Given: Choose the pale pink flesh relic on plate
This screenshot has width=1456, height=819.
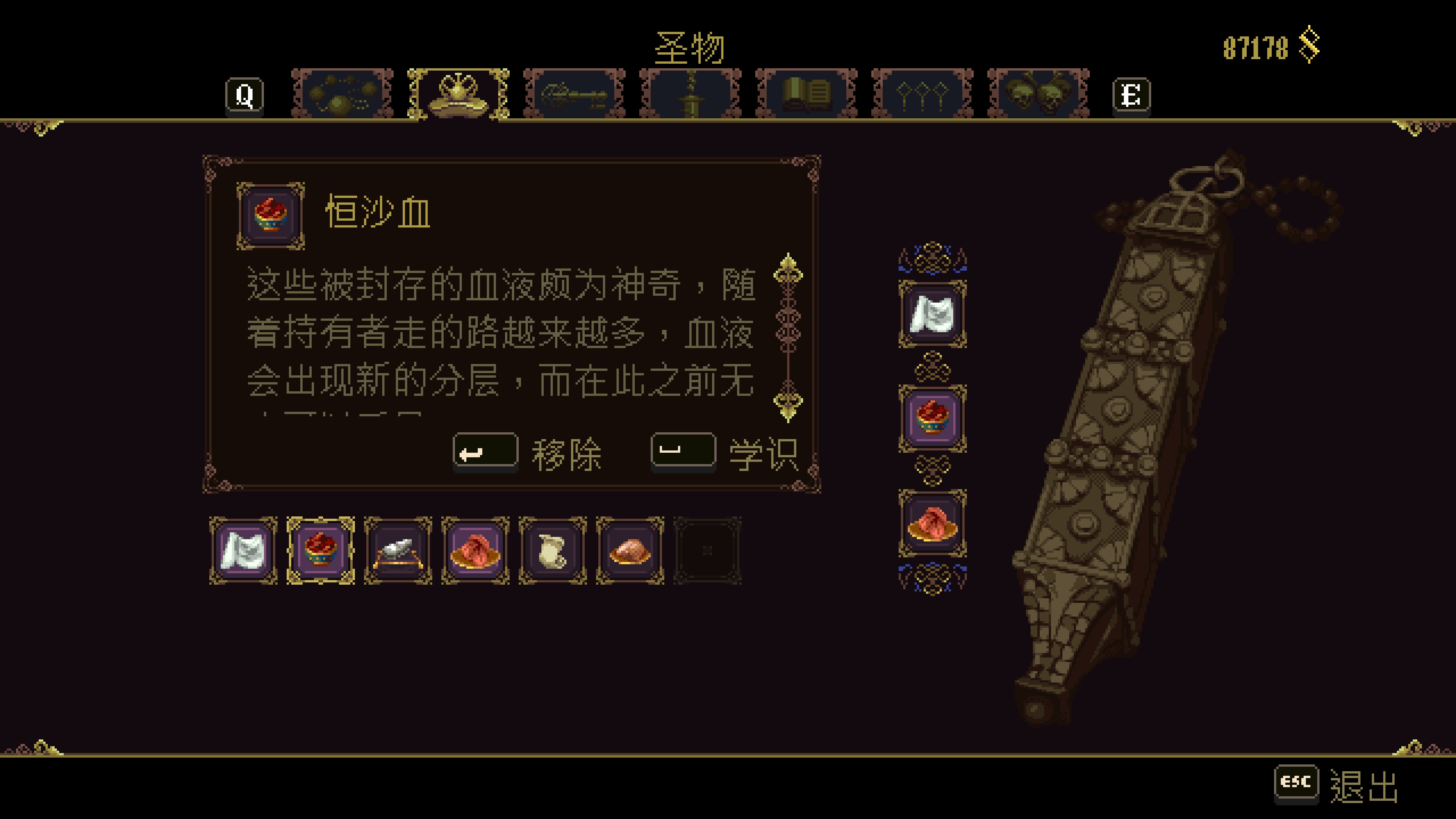Looking at the screenshot, I should coord(630,551).
